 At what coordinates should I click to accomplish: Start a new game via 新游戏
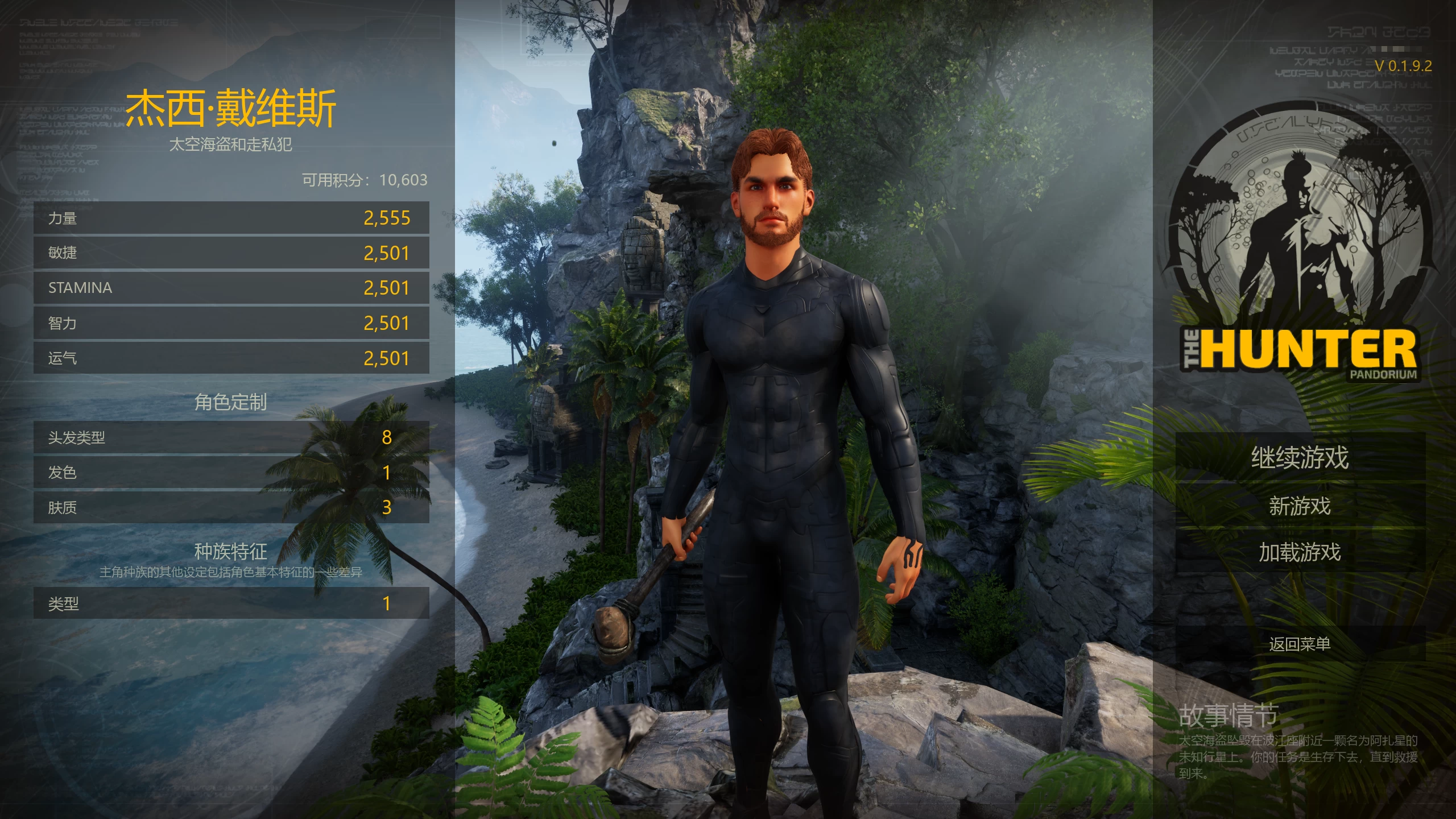(1300, 506)
